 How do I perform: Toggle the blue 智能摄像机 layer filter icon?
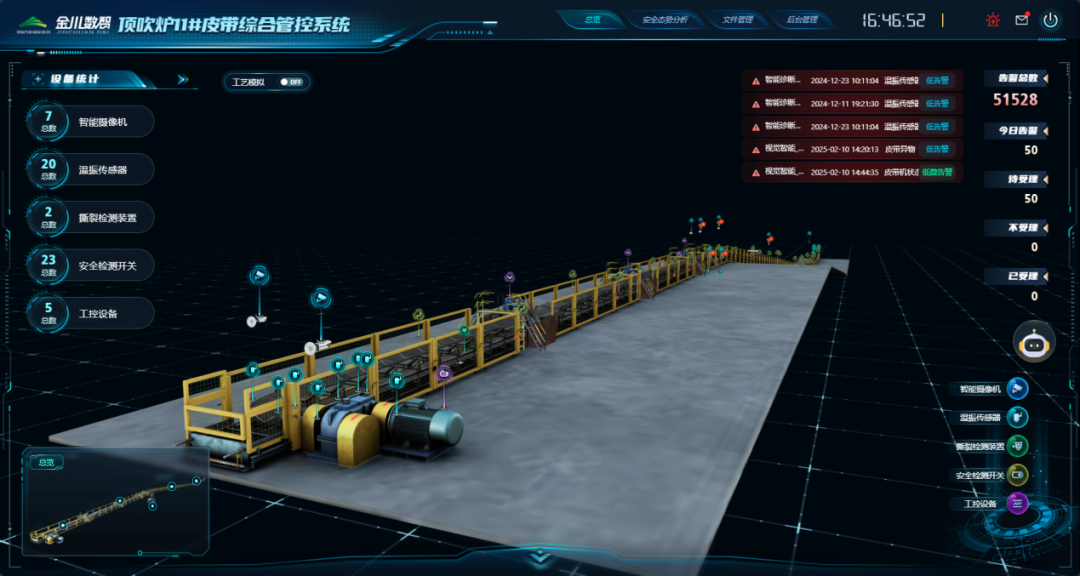pos(1017,389)
